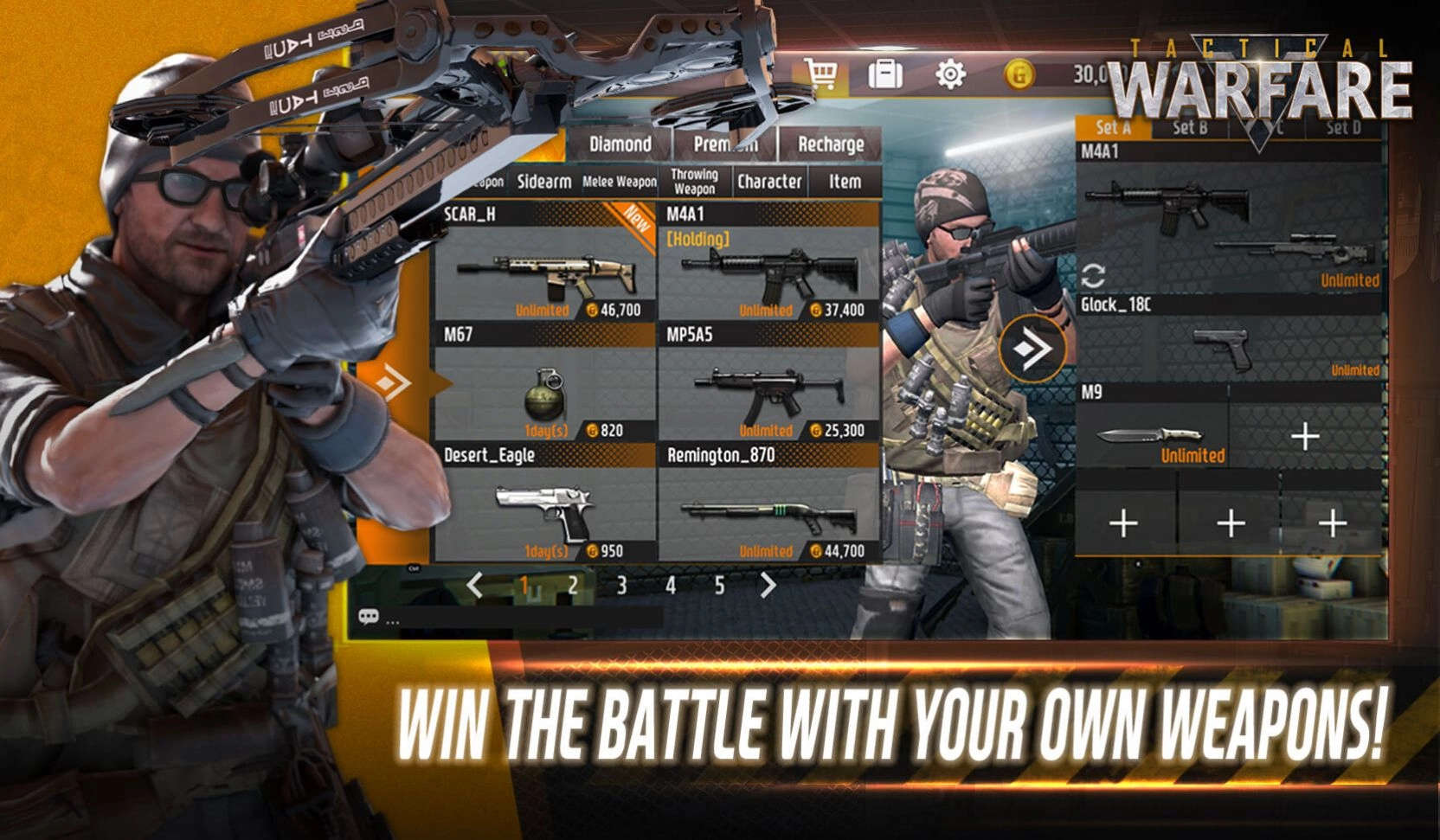Open the game settings gear
The height and width of the screenshot is (840, 1440).
949,74
